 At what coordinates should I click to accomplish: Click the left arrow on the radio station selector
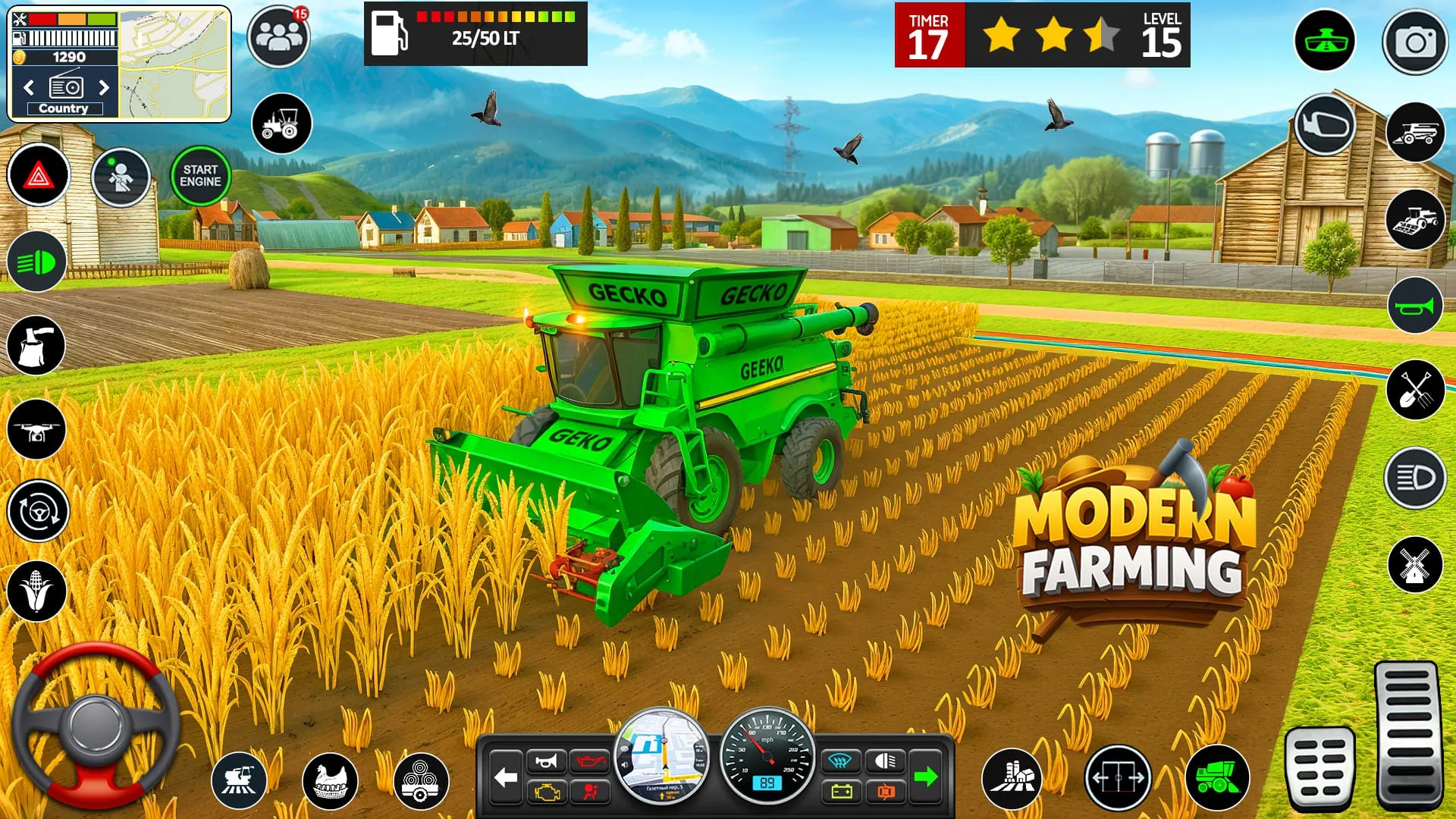click(x=28, y=86)
